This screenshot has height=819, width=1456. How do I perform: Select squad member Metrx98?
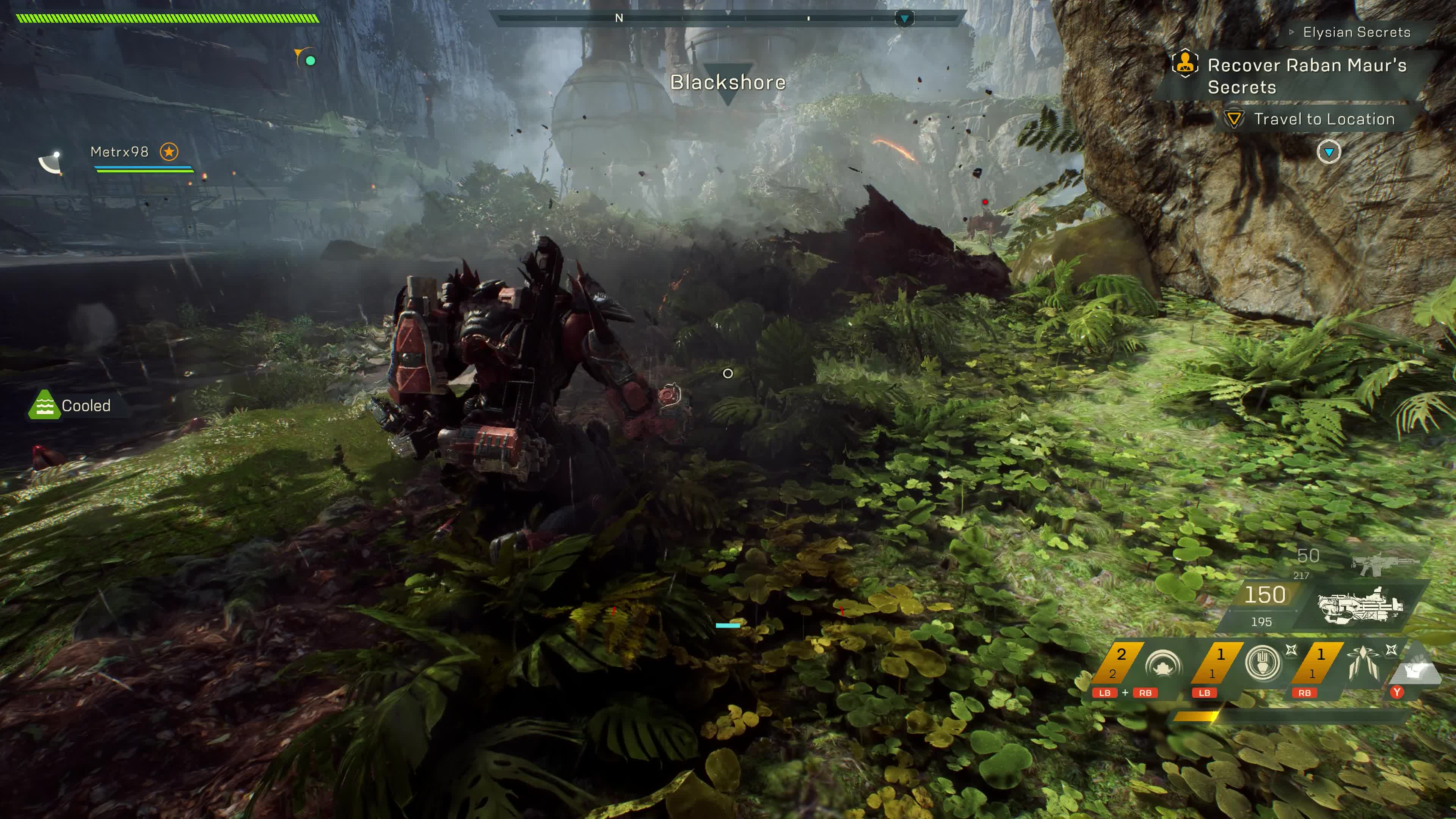(120, 152)
